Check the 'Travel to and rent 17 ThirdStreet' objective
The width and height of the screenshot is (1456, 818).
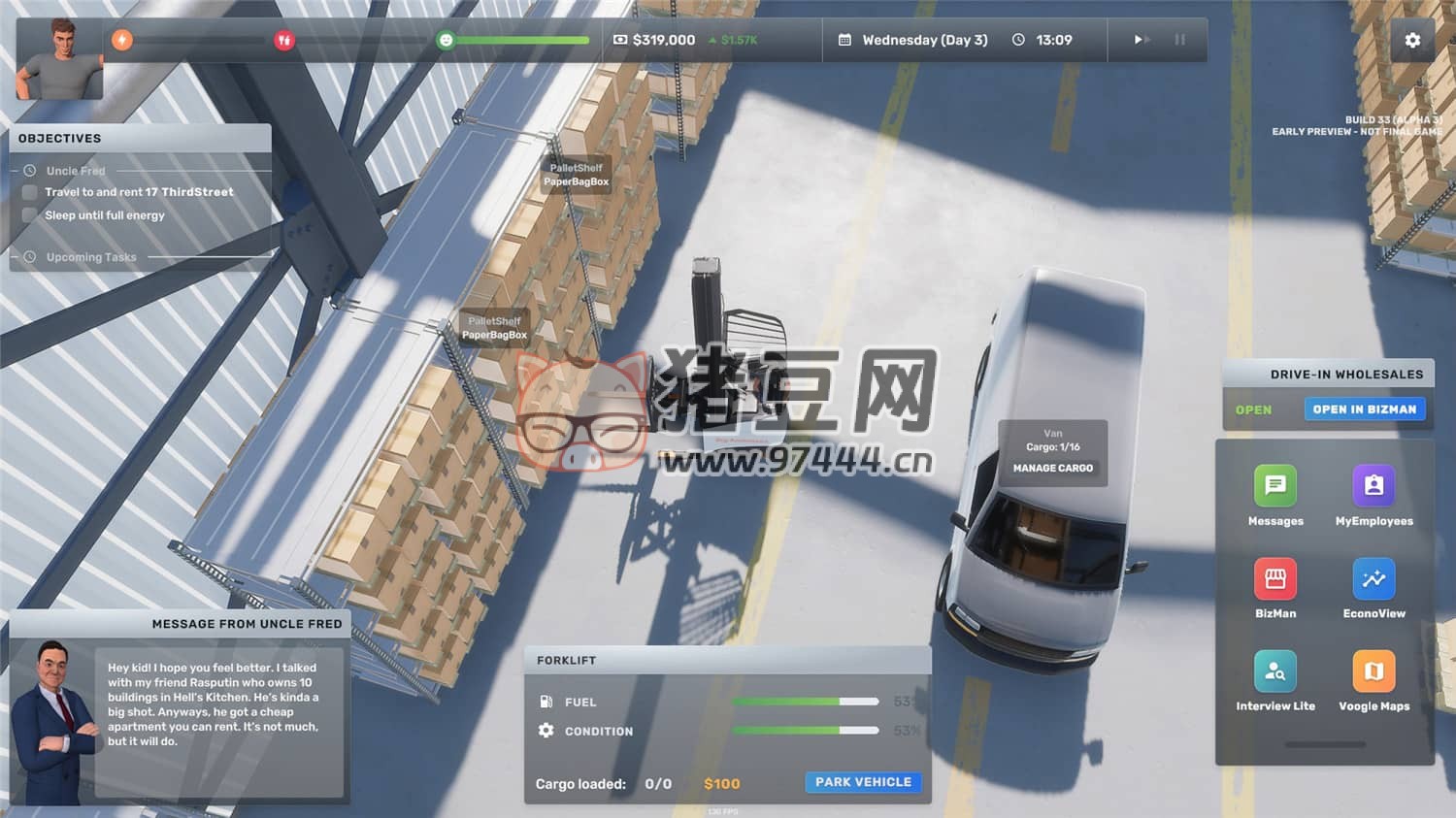(x=28, y=192)
